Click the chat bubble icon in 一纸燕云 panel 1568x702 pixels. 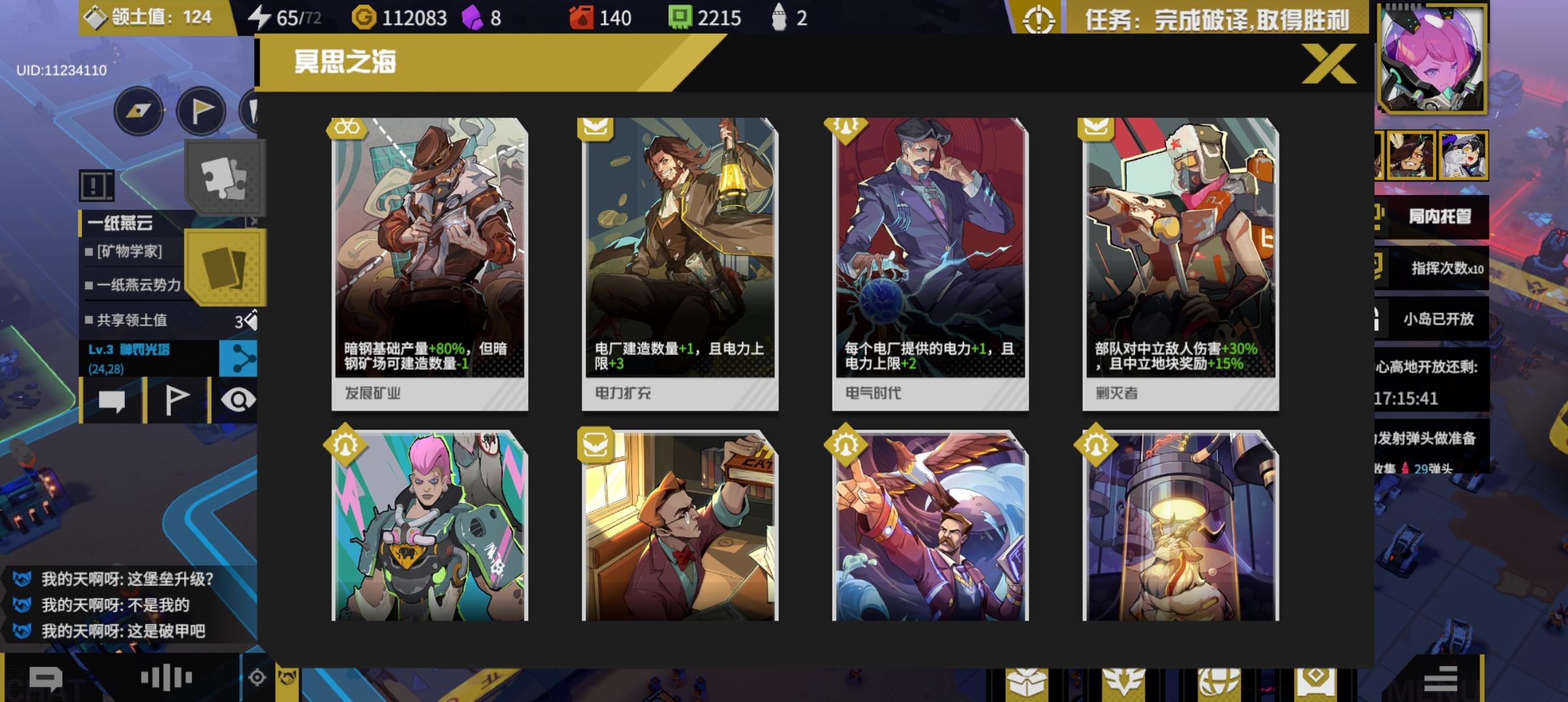[113, 400]
